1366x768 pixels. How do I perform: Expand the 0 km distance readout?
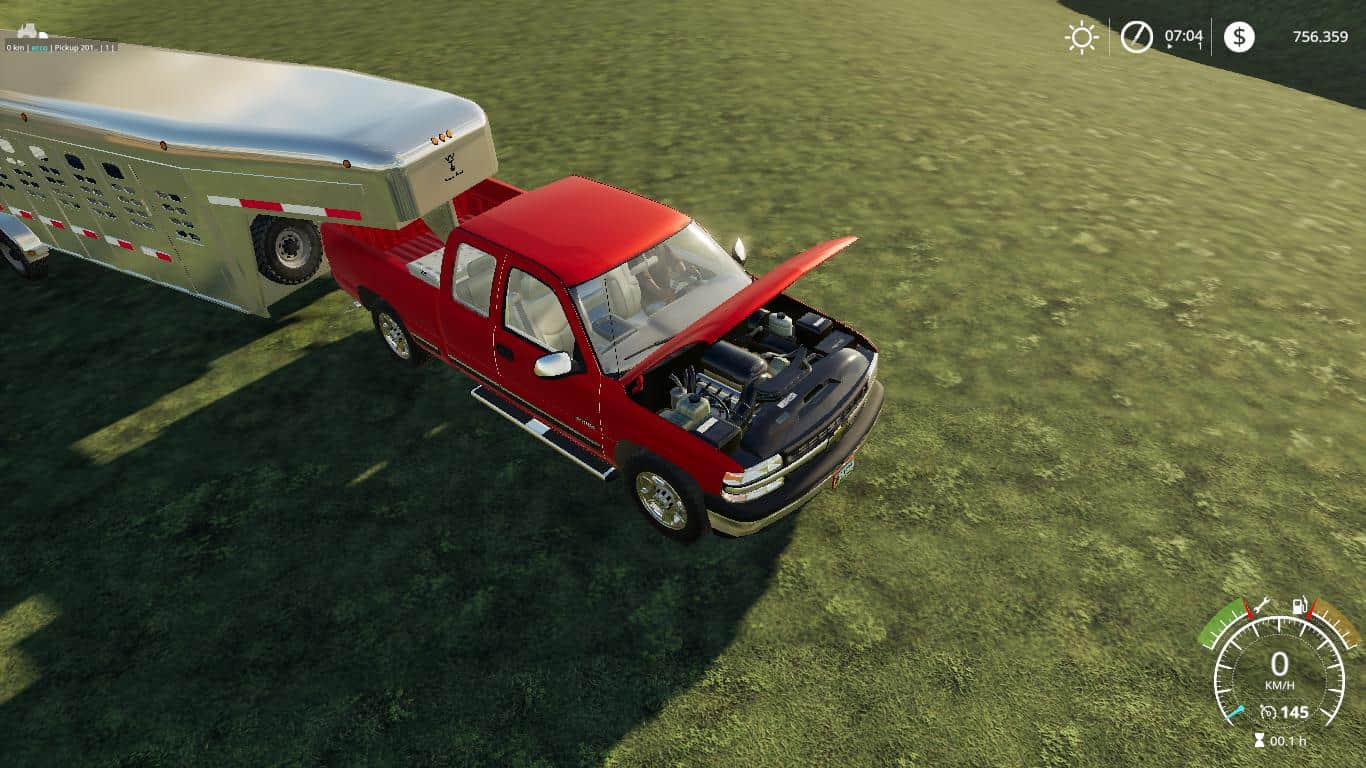(14, 46)
